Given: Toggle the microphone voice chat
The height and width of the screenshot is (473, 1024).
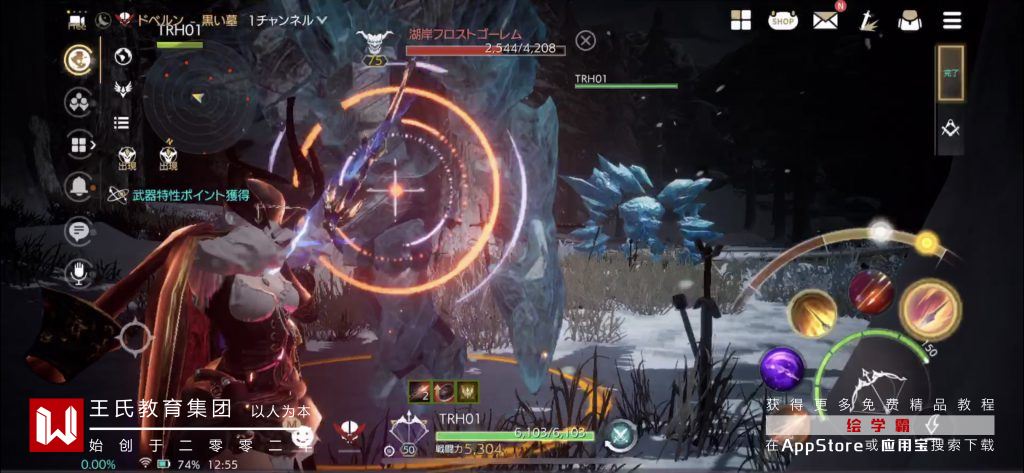Looking at the screenshot, I should [x=78, y=272].
